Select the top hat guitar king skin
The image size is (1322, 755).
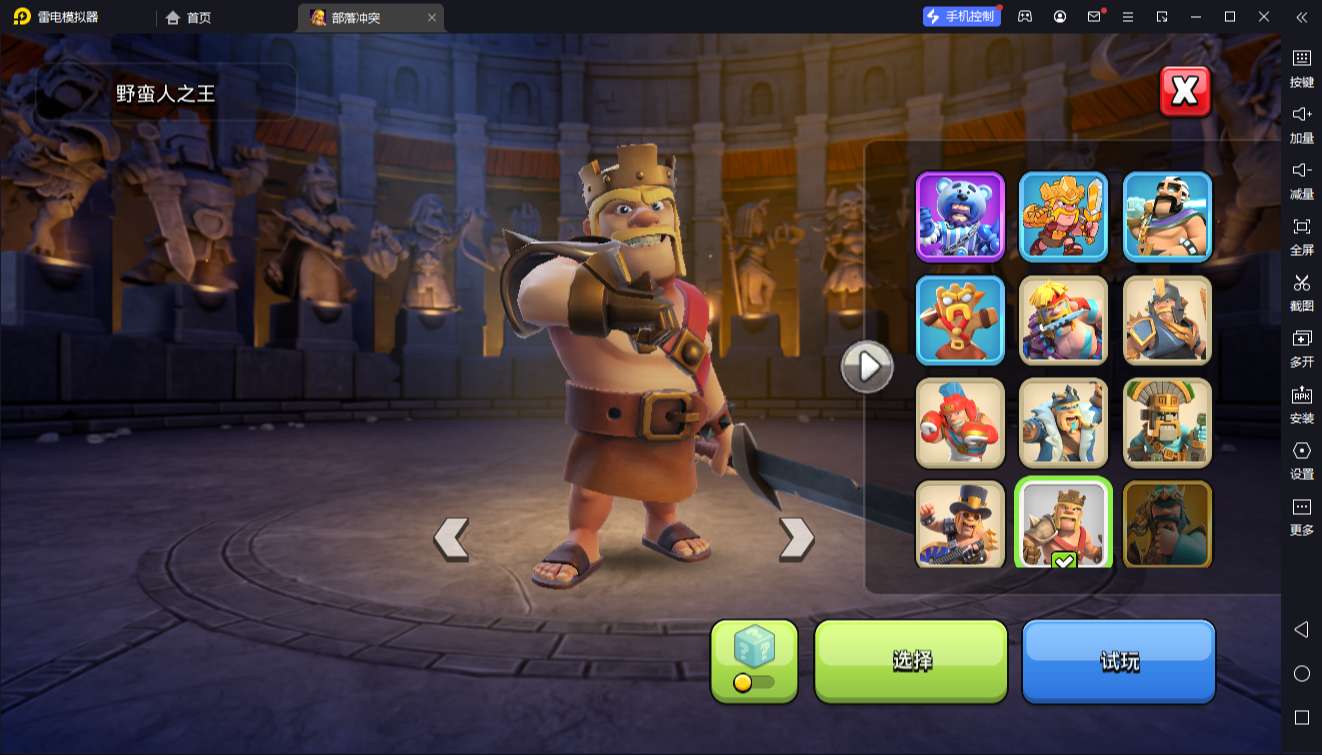pyautogui.click(x=960, y=524)
